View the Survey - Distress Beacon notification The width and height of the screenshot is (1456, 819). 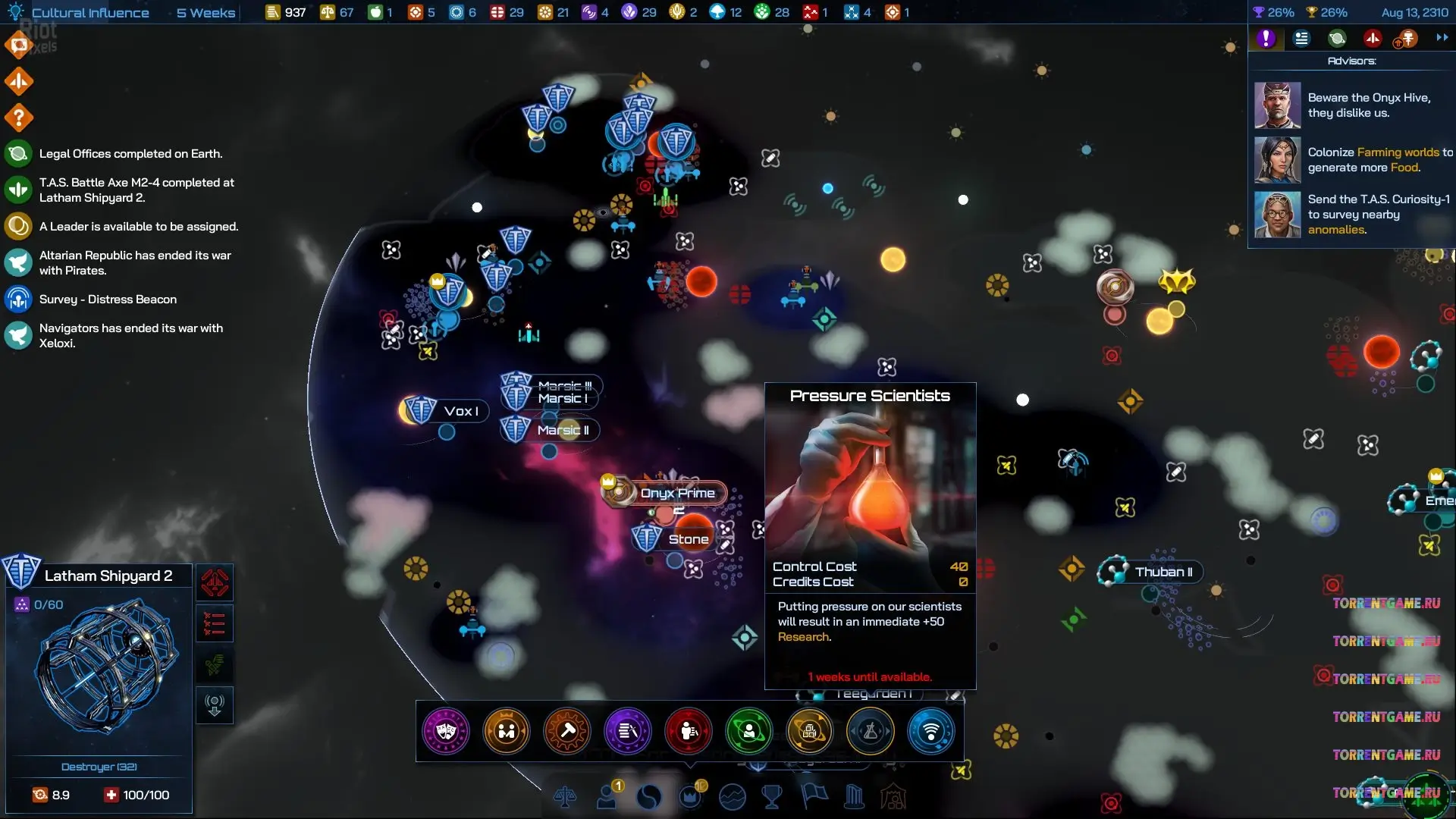tap(108, 300)
